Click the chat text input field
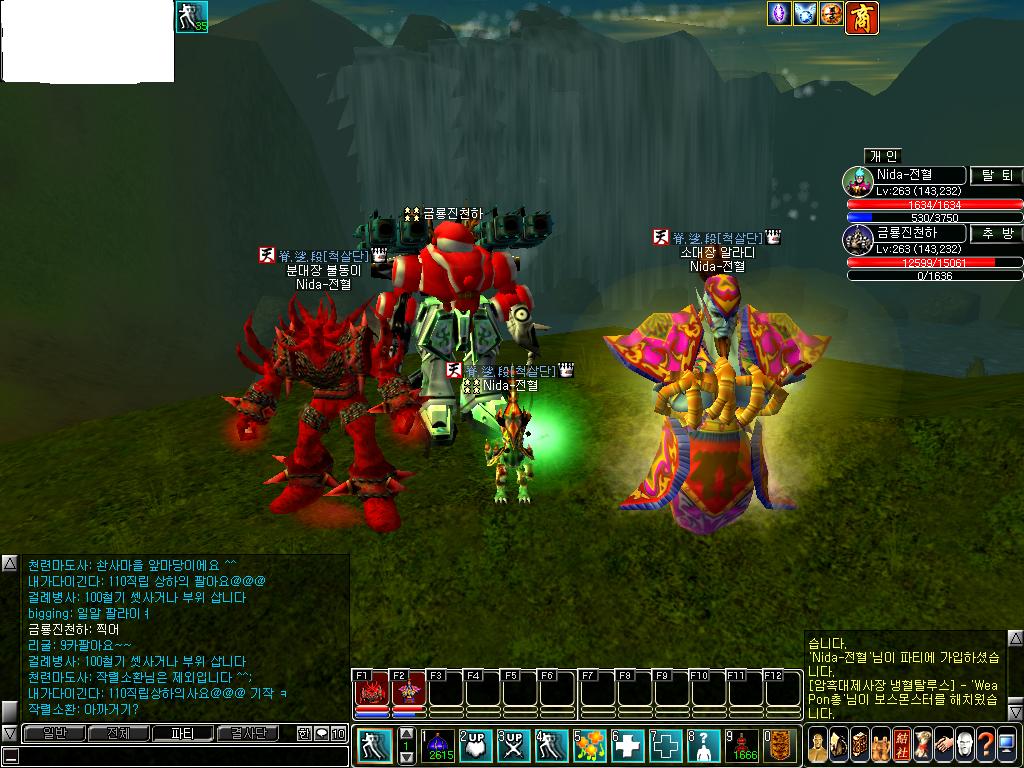The image size is (1024, 768). 180,756
